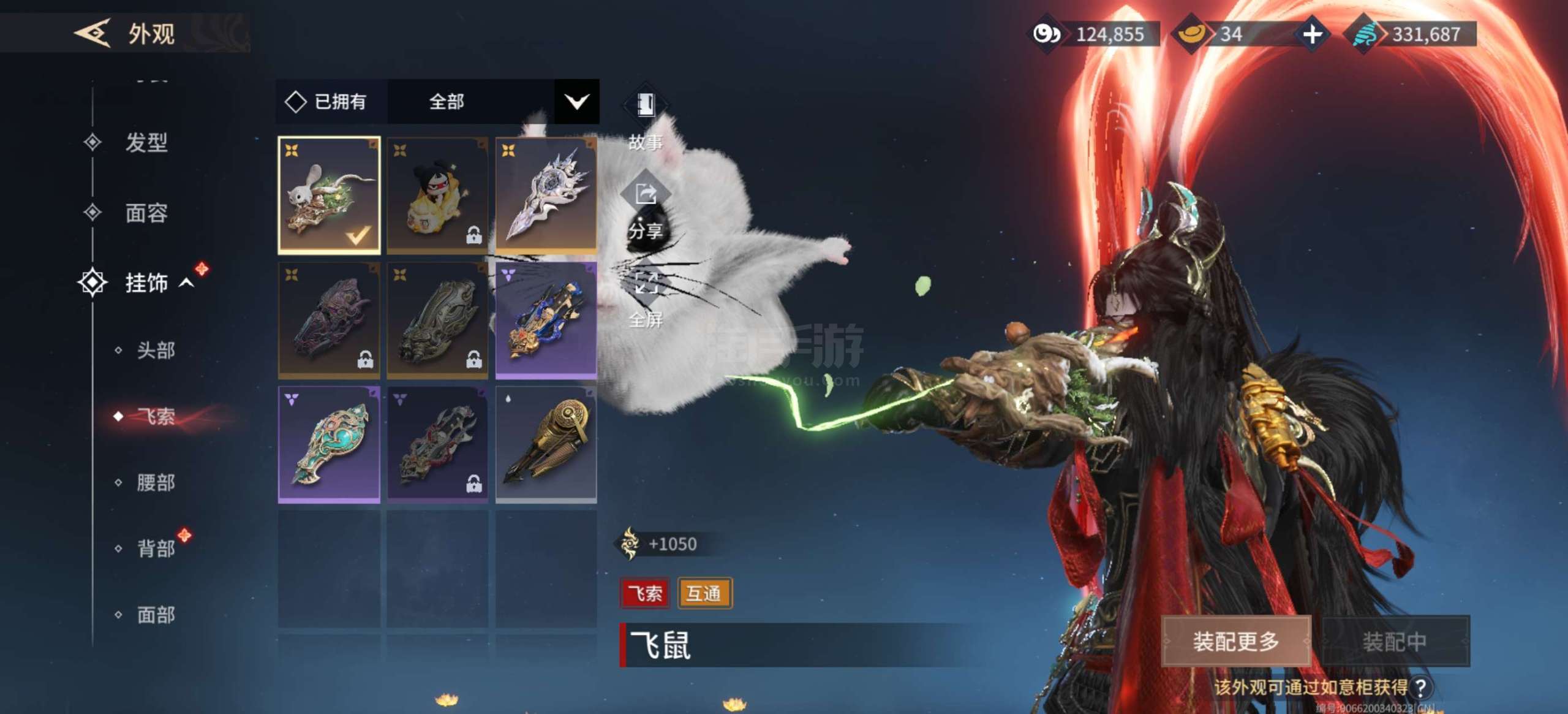Screen dimensions: 1568x714
Task: Select the golden brass grapple item
Action: pos(546,444)
